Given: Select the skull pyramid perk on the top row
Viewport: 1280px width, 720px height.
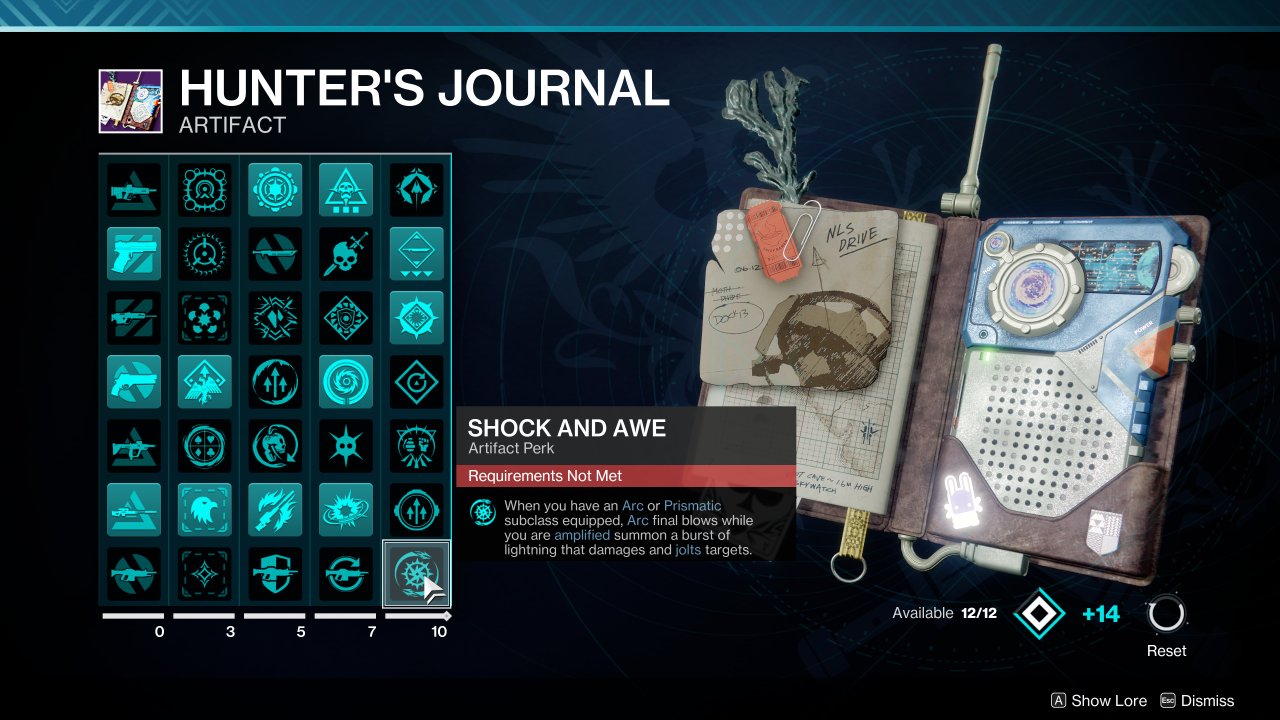Looking at the screenshot, I should [x=345, y=189].
